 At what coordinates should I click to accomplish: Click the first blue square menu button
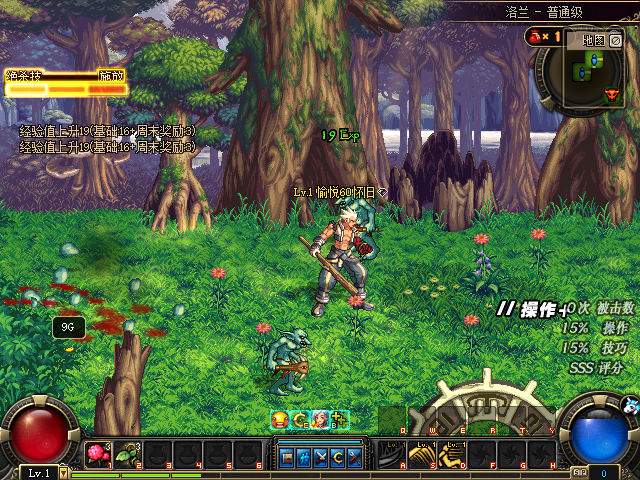pyautogui.click(x=286, y=457)
